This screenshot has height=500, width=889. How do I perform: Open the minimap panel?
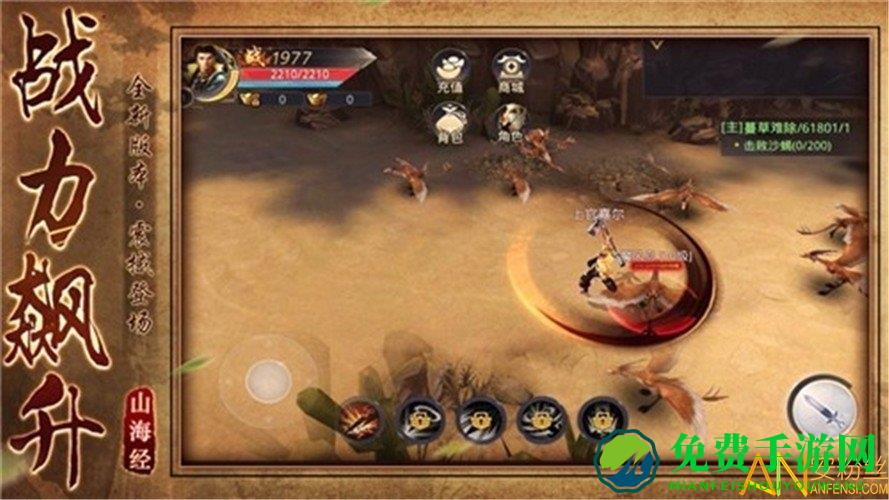click(x=752, y=68)
